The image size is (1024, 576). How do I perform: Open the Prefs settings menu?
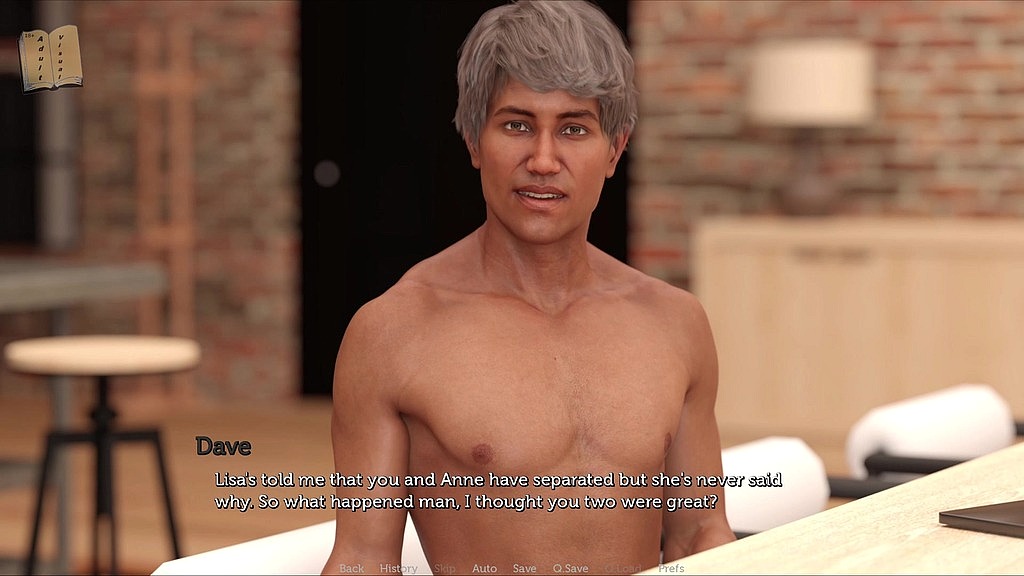point(671,568)
